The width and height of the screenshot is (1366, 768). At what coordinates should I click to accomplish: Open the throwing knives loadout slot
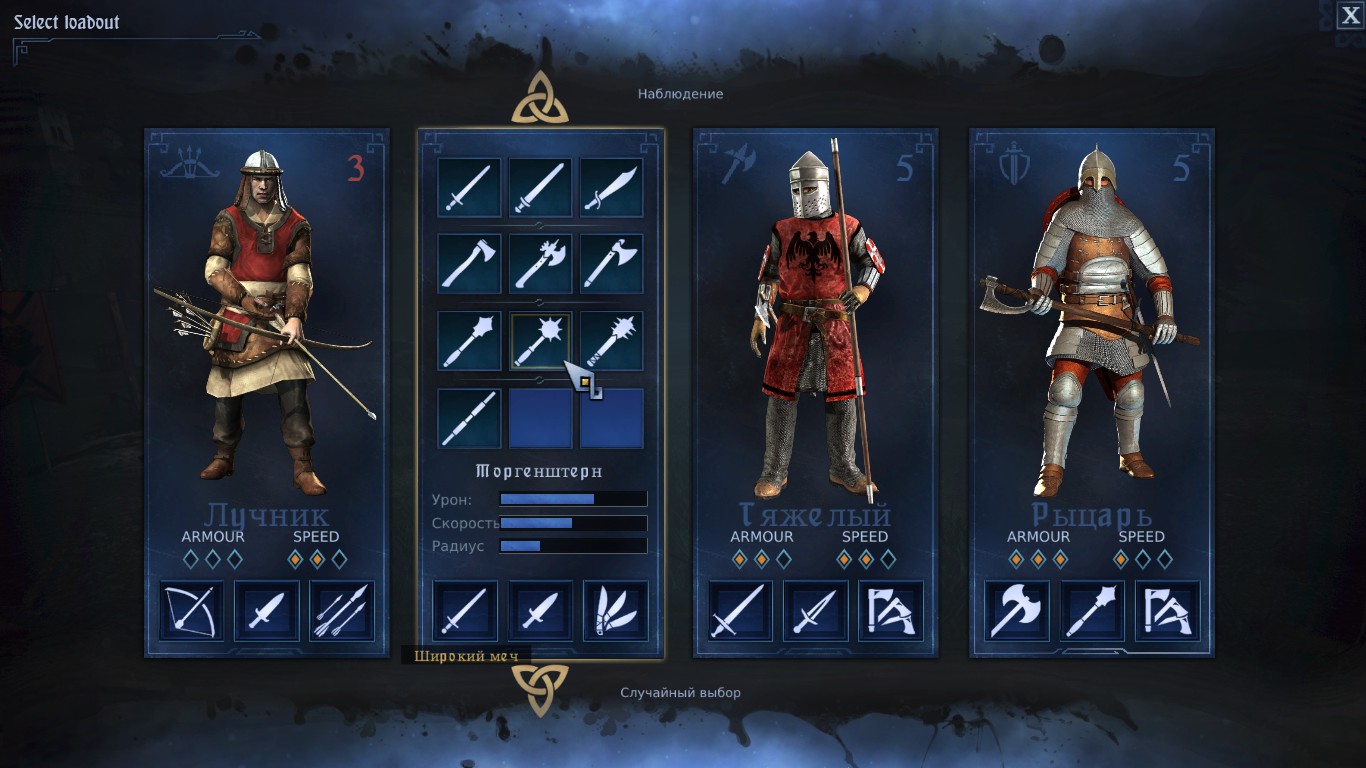point(615,610)
